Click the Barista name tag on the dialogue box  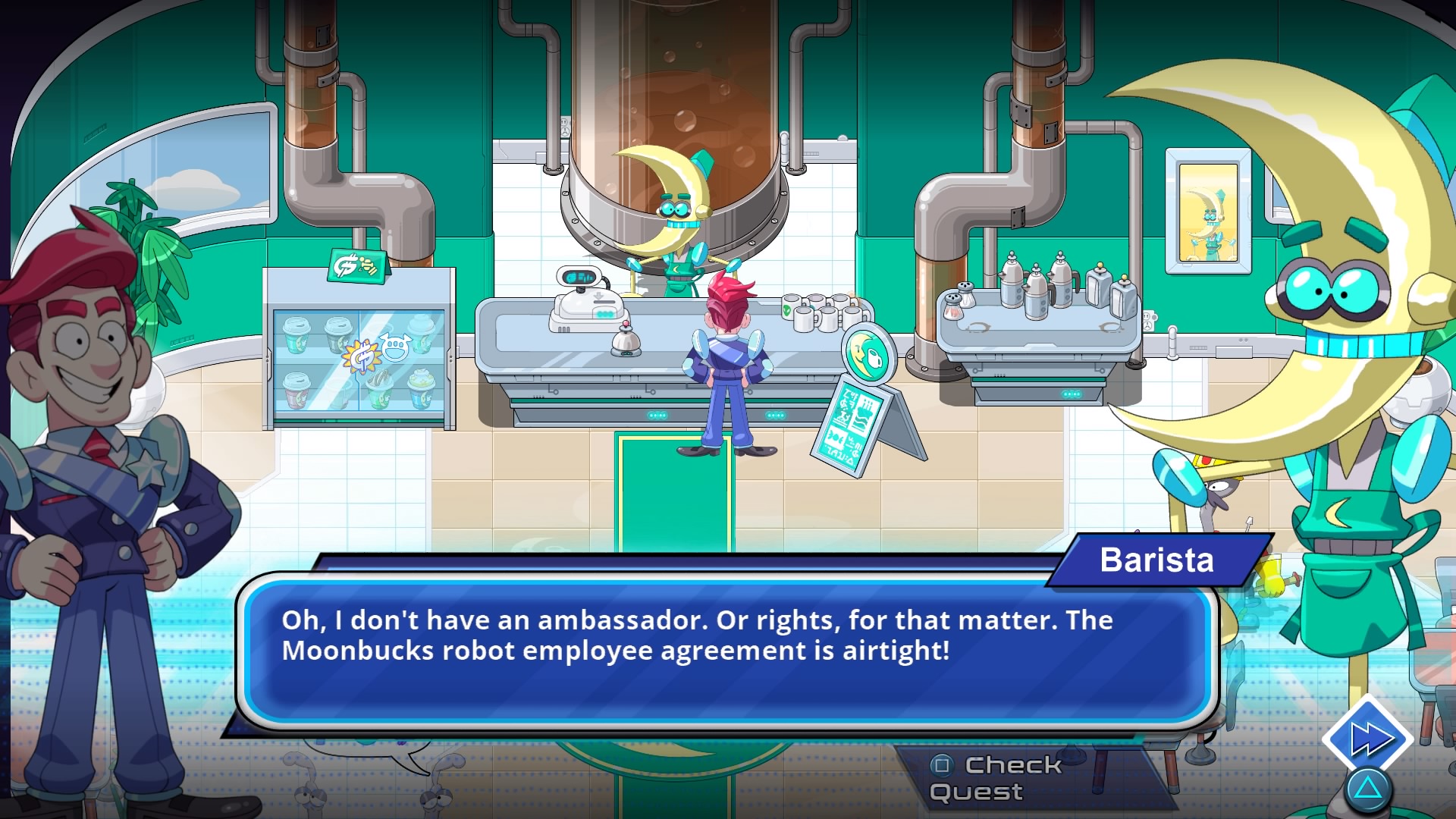pos(1156,561)
